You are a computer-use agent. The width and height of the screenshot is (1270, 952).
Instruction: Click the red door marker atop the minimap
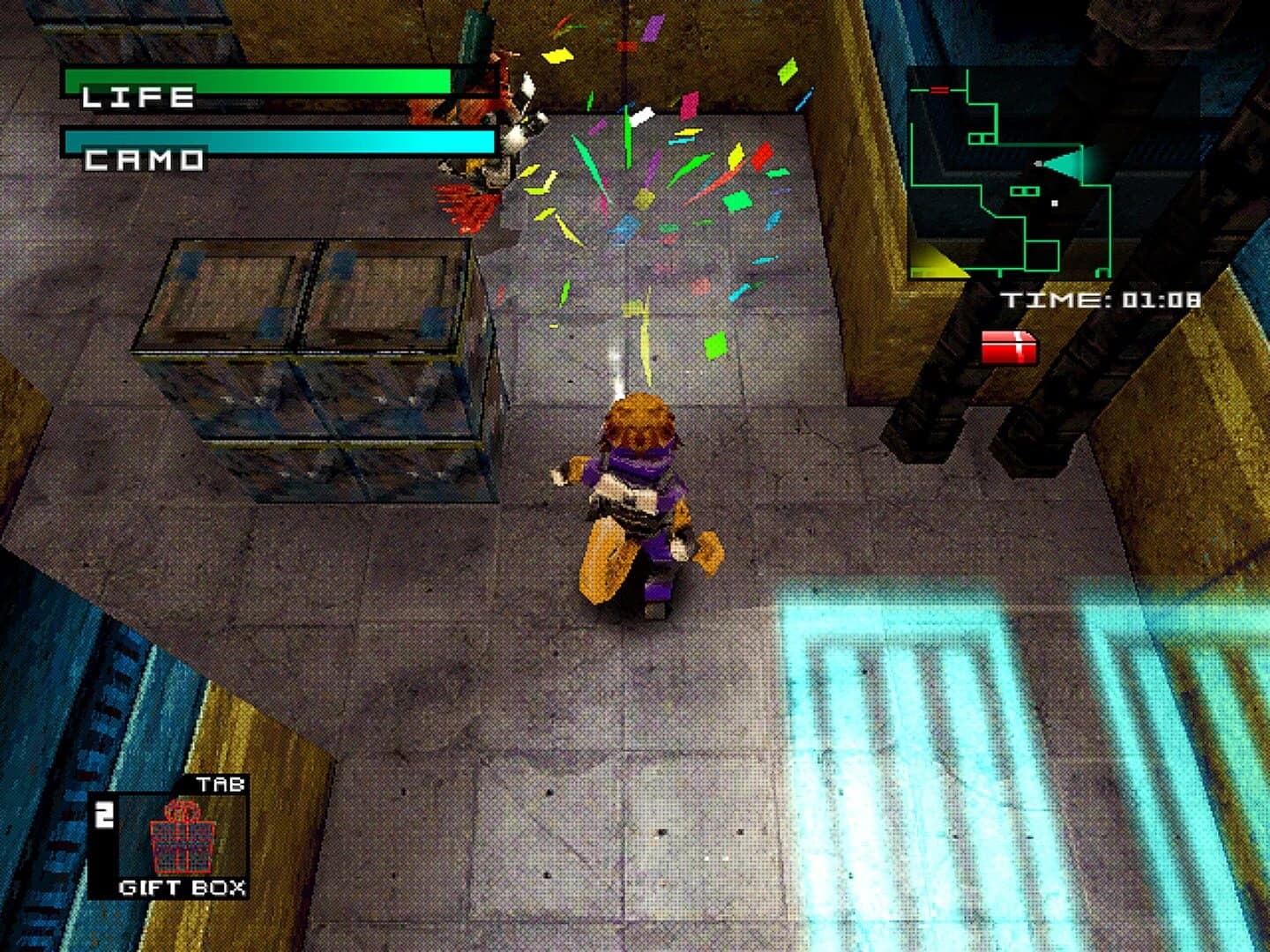pyautogui.click(x=939, y=89)
